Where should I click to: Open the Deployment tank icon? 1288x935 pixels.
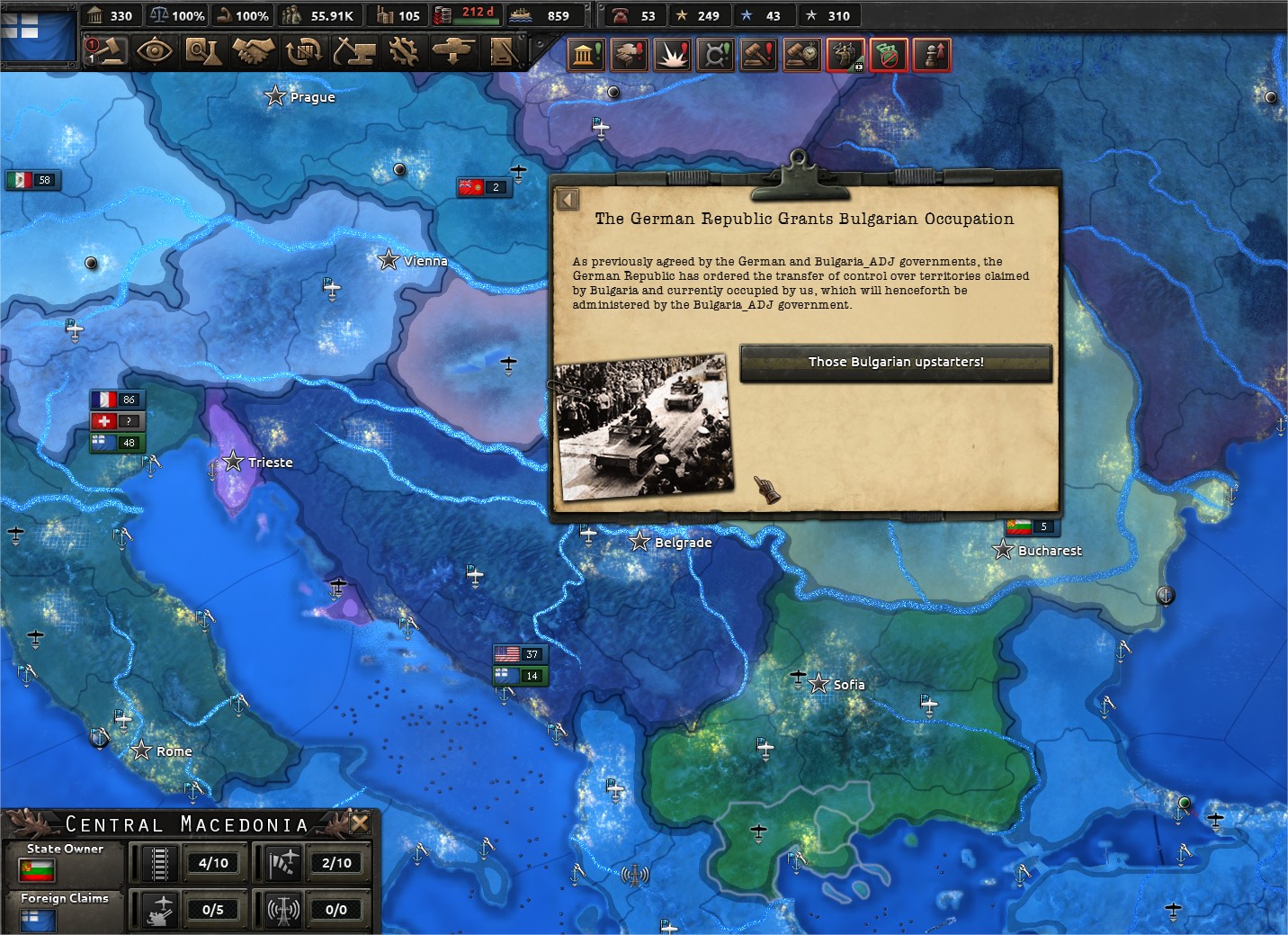pyautogui.click(x=452, y=52)
